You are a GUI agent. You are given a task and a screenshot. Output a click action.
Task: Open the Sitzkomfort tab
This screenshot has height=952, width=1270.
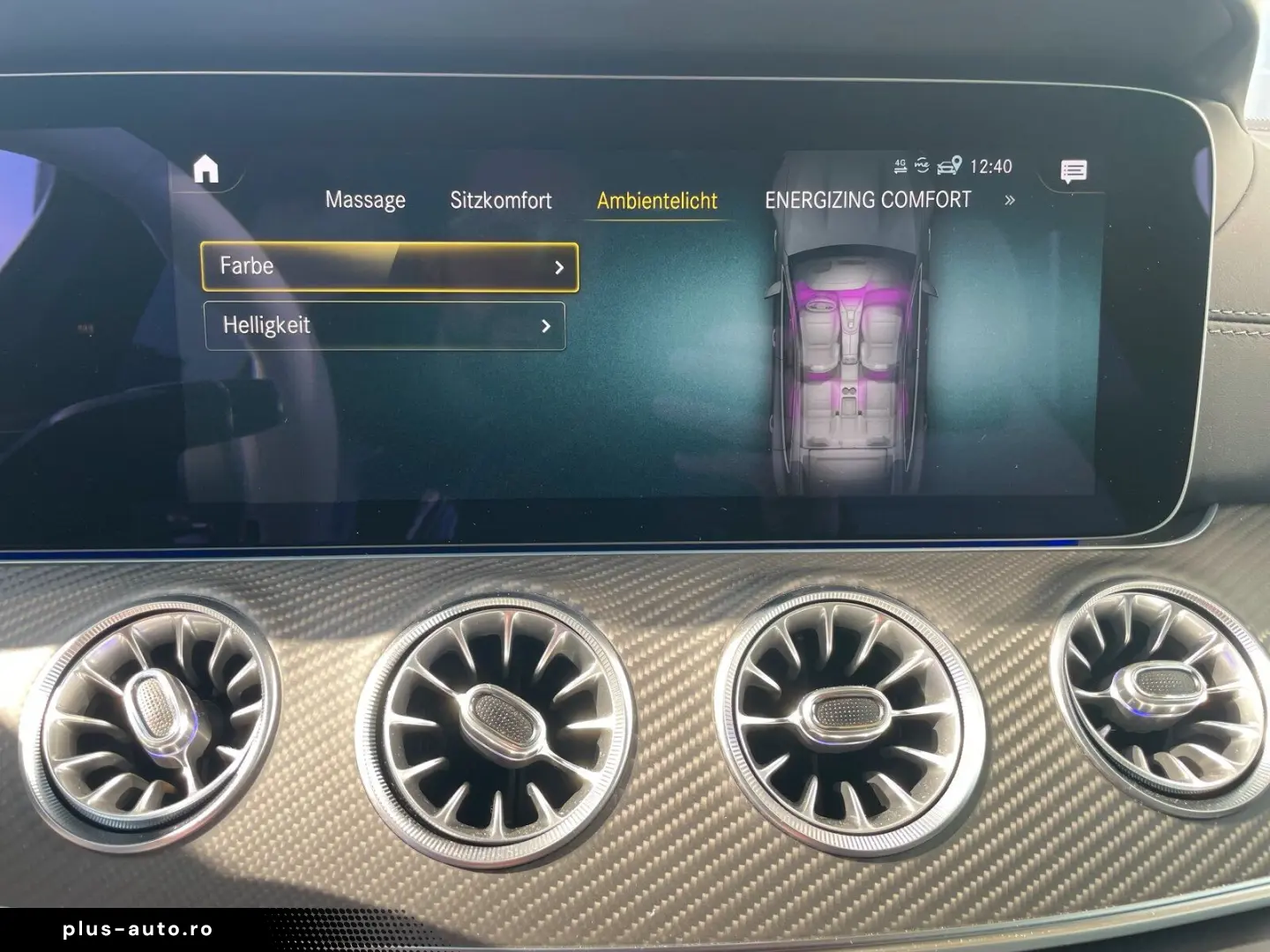[x=501, y=200]
